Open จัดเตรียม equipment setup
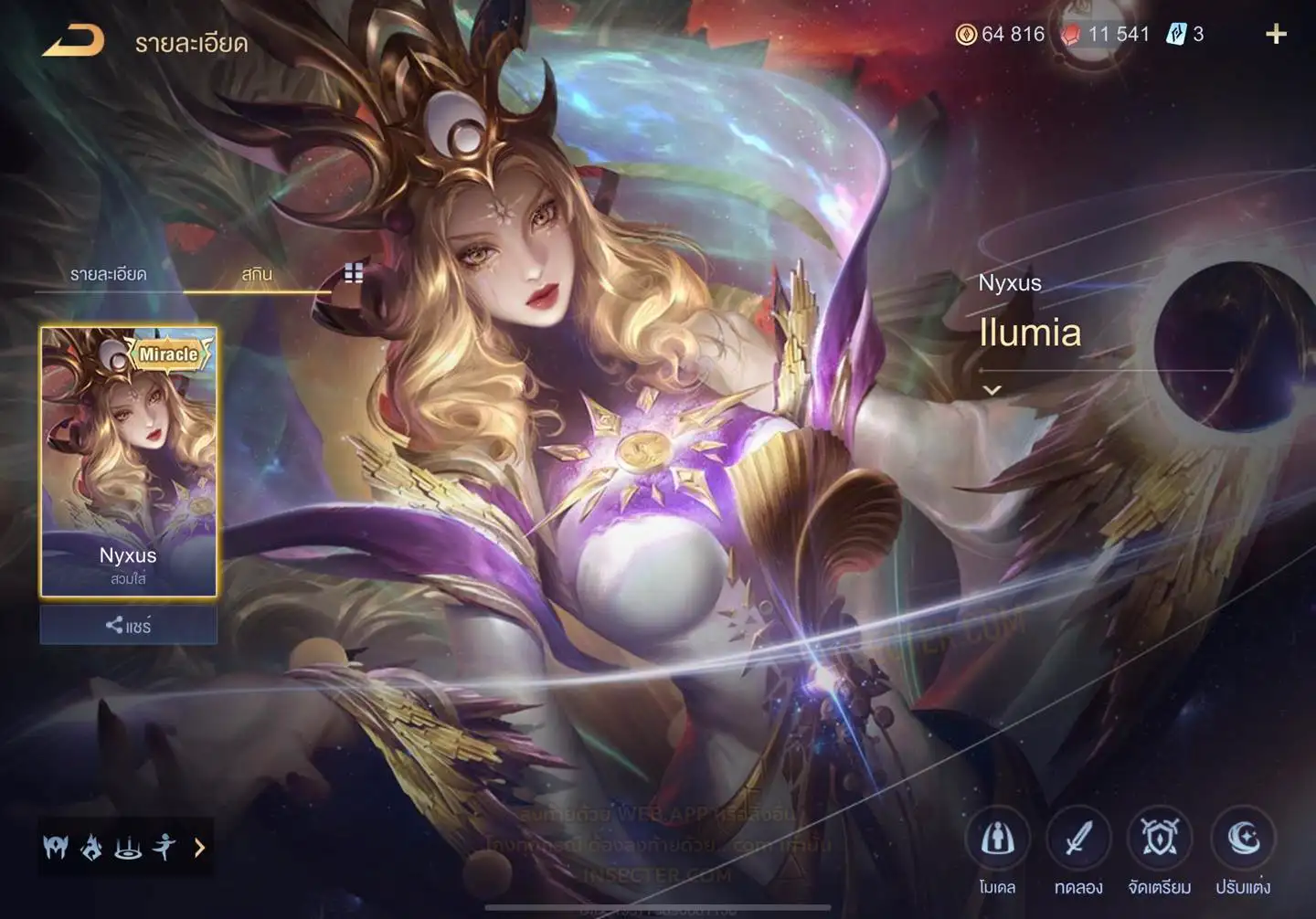The image size is (1316, 919). click(x=1160, y=839)
